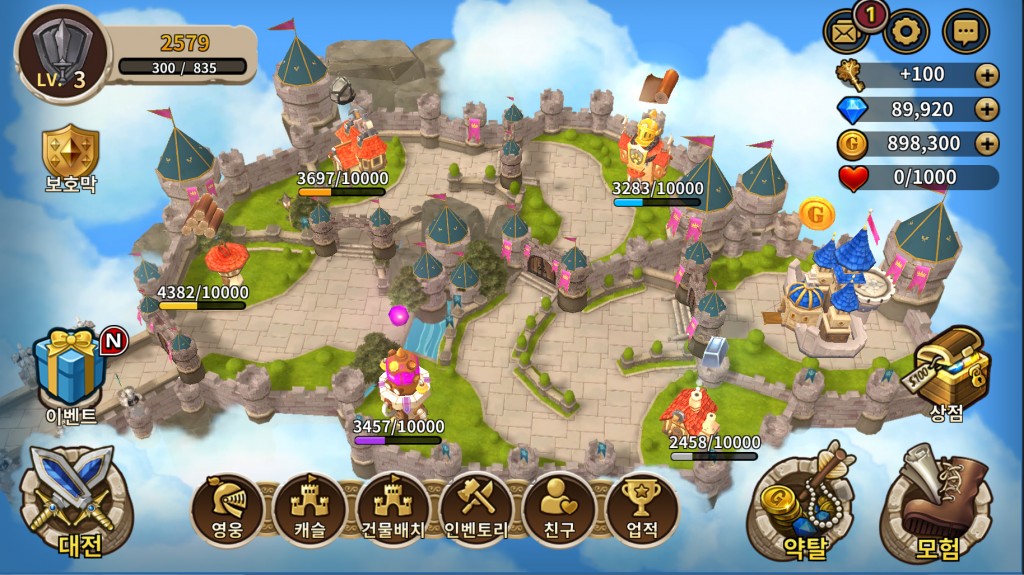
Task: Open the 건물배치 building placement menu
Action: (393, 509)
